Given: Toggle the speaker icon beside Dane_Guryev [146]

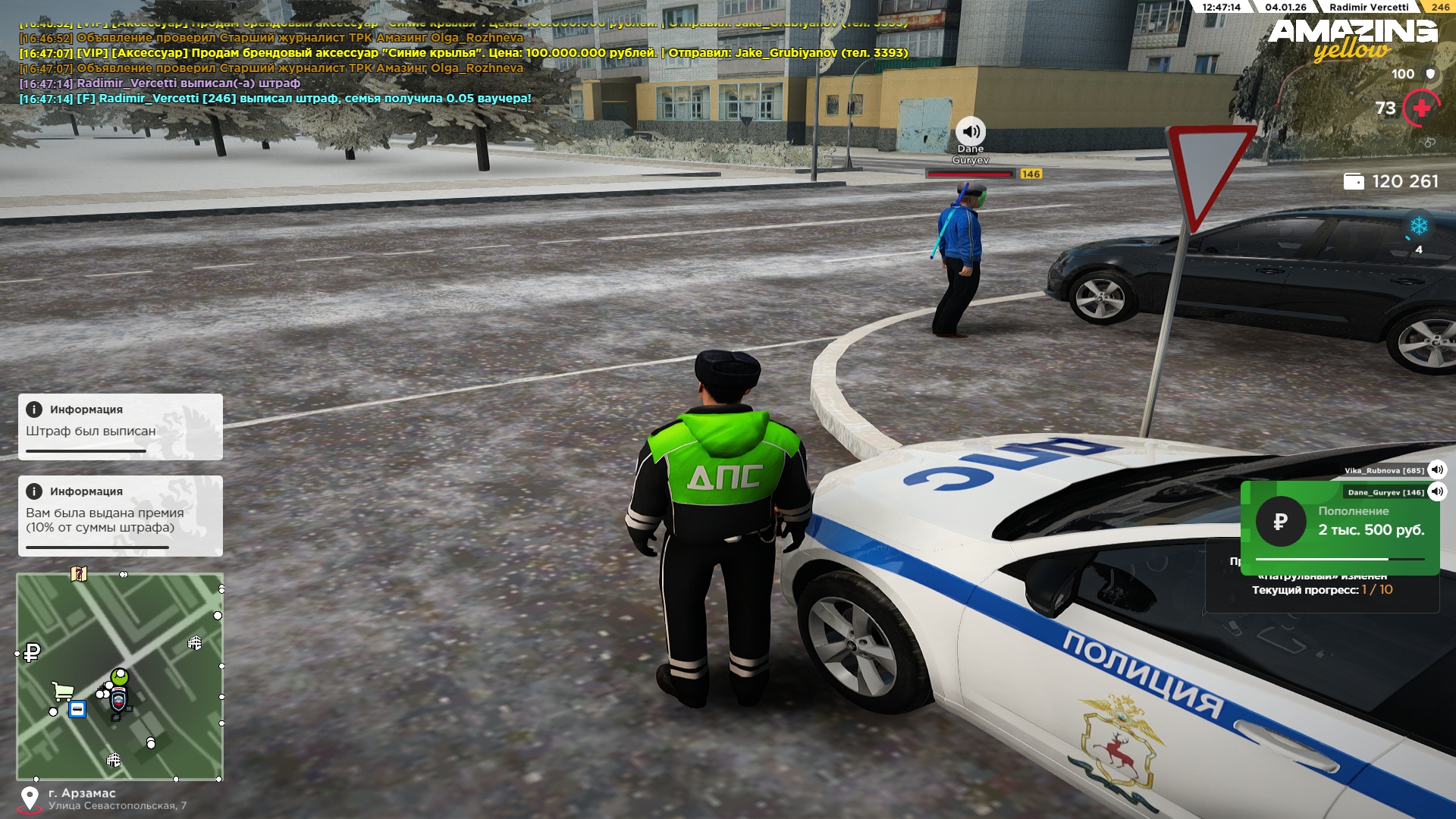Looking at the screenshot, I should (1436, 491).
